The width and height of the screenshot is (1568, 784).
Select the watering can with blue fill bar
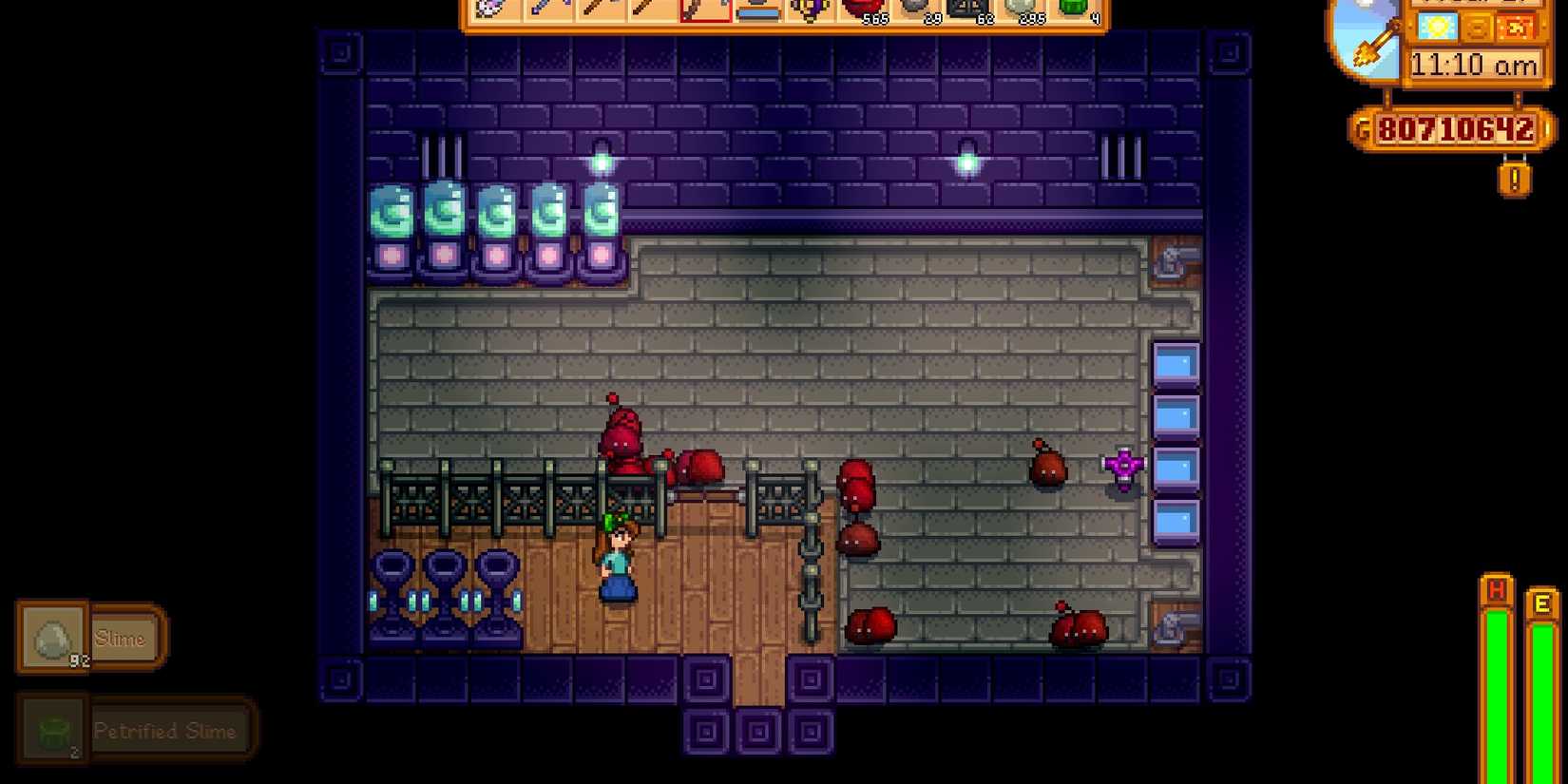pyautogui.click(x=758, y=14)
